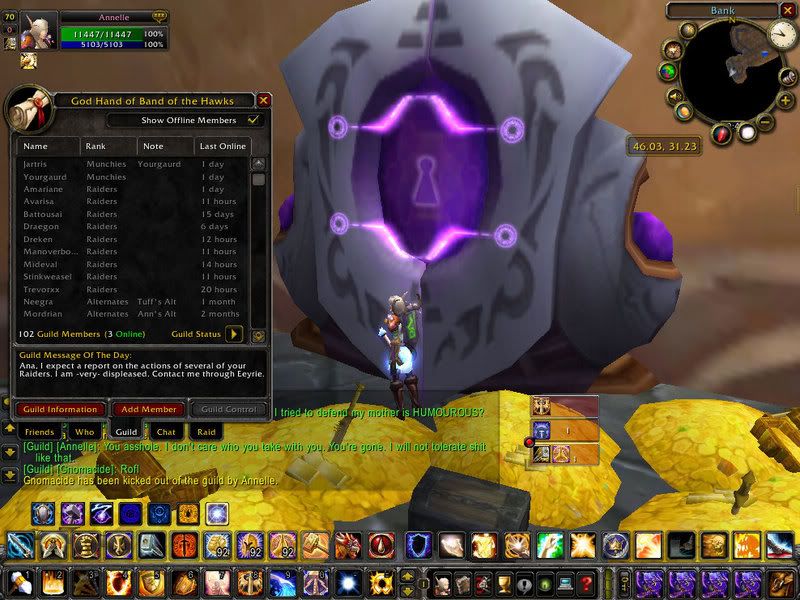800x600 pixels.
Task: Click the clock icon on the minimap
Action: click(x=781, y=35)
